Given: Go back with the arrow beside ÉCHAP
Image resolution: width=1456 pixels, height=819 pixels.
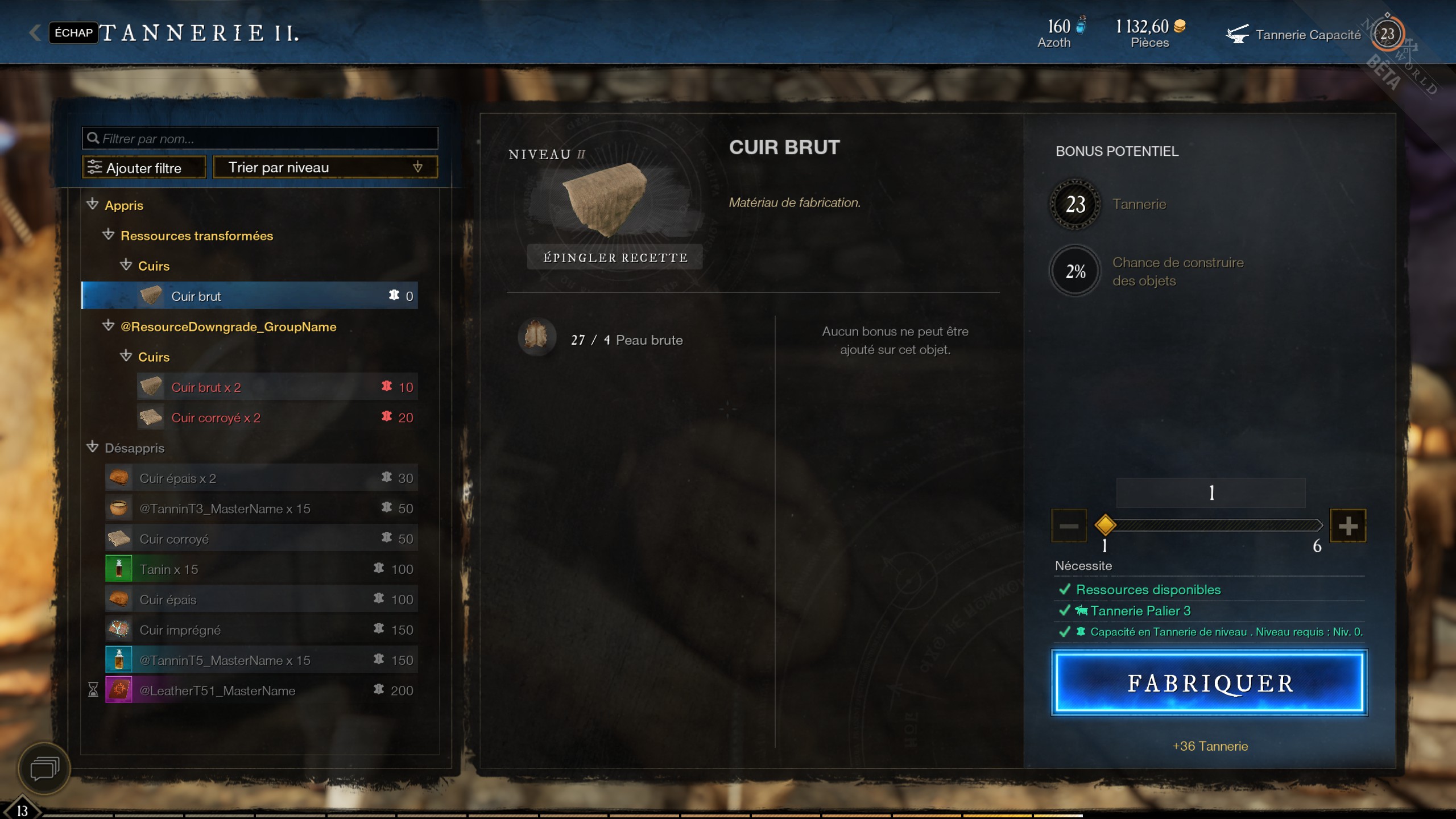Looking at the screenshot, I should click(35, 33).
